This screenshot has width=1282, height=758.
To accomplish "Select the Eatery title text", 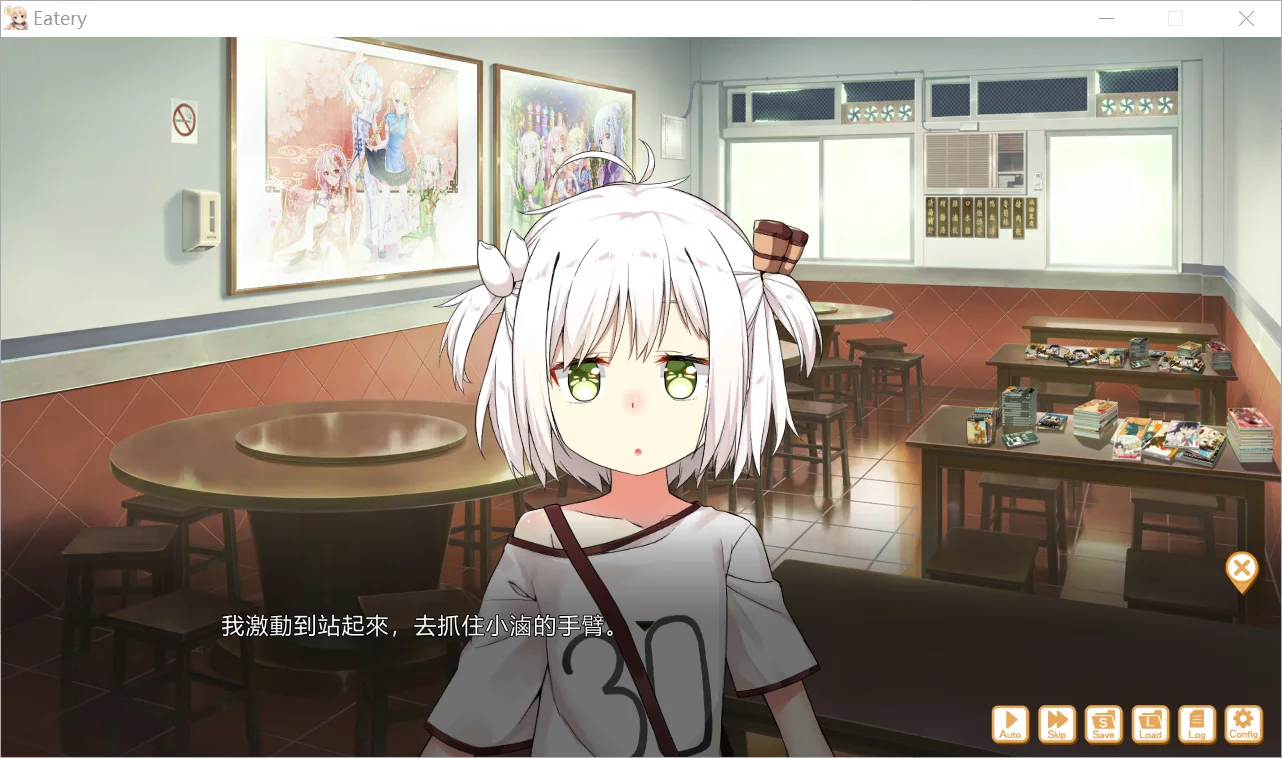I will point(60,17).
